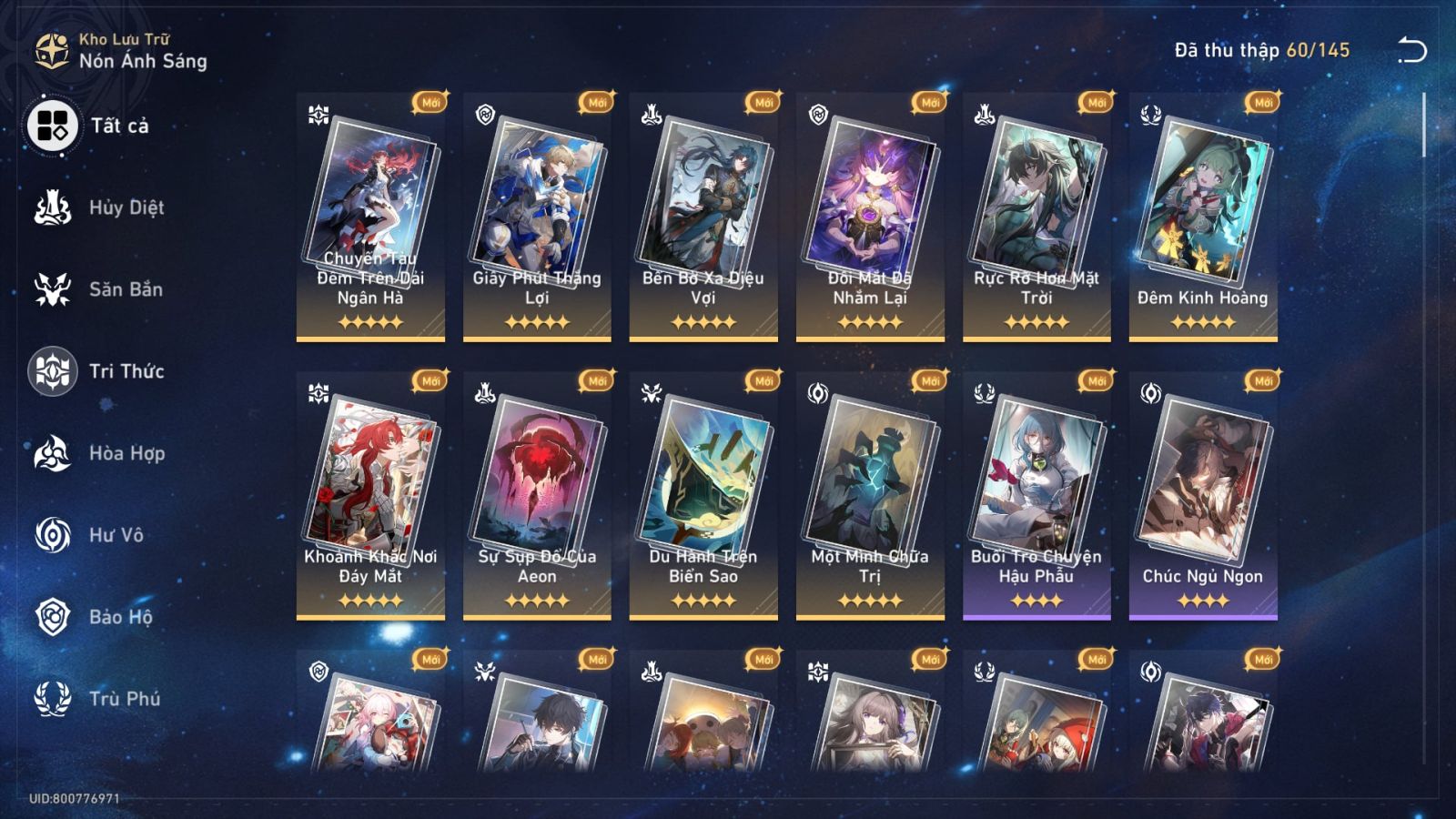Select the Hủy Diệt path icon
The height and width of the screenshot is (819, 1456).
click(x=53, y=207)
